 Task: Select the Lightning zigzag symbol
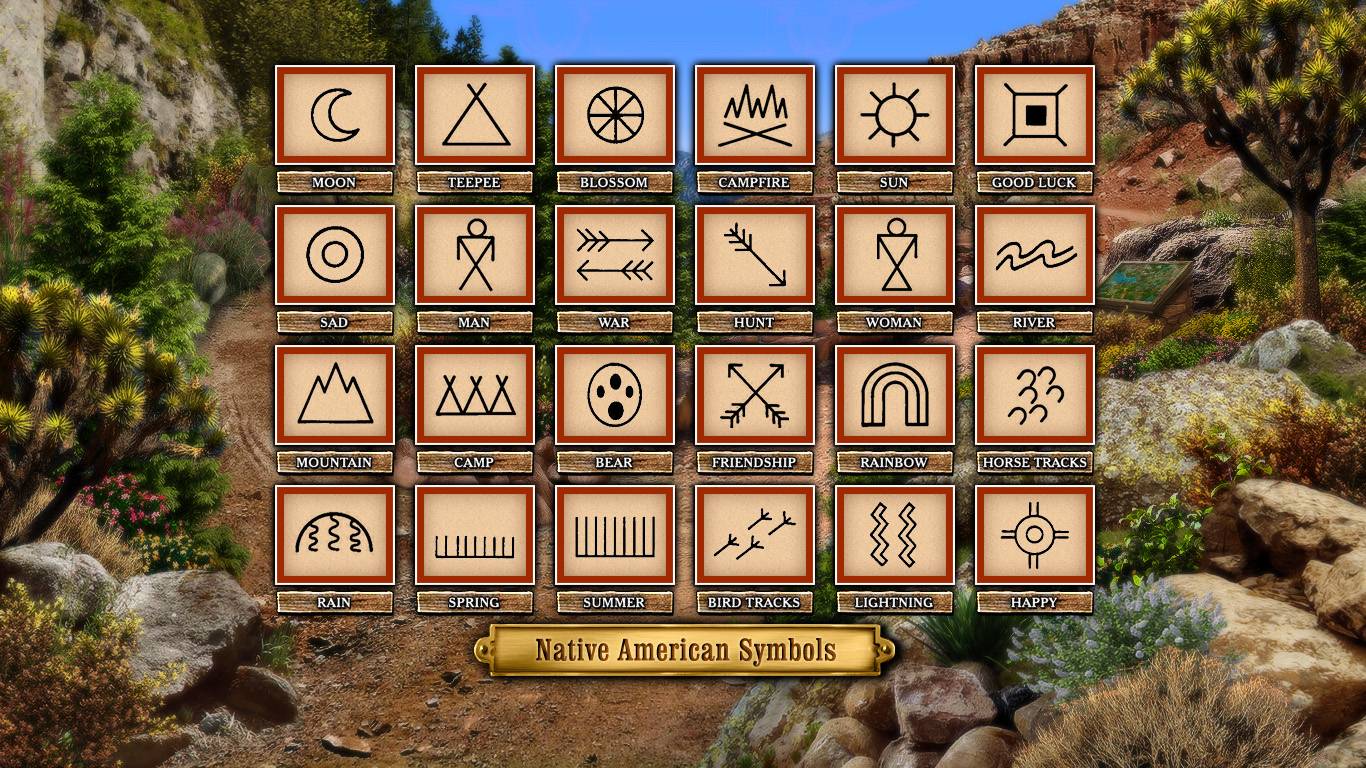coord(895,535)
